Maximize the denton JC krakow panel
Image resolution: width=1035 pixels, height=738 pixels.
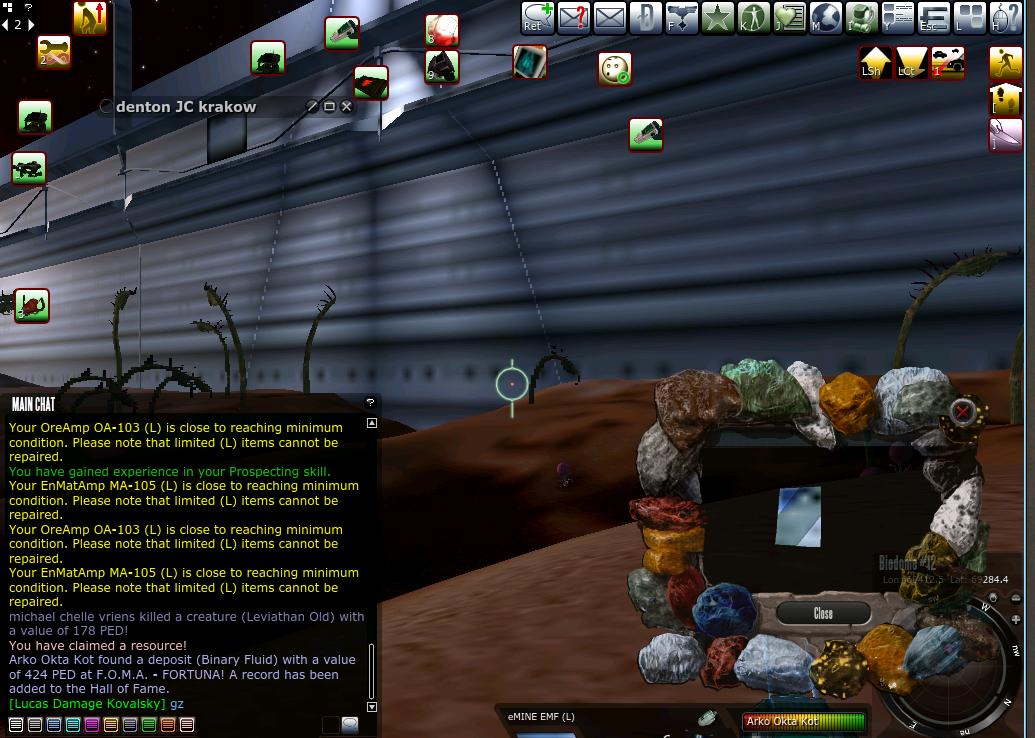[x=329, y=106]
